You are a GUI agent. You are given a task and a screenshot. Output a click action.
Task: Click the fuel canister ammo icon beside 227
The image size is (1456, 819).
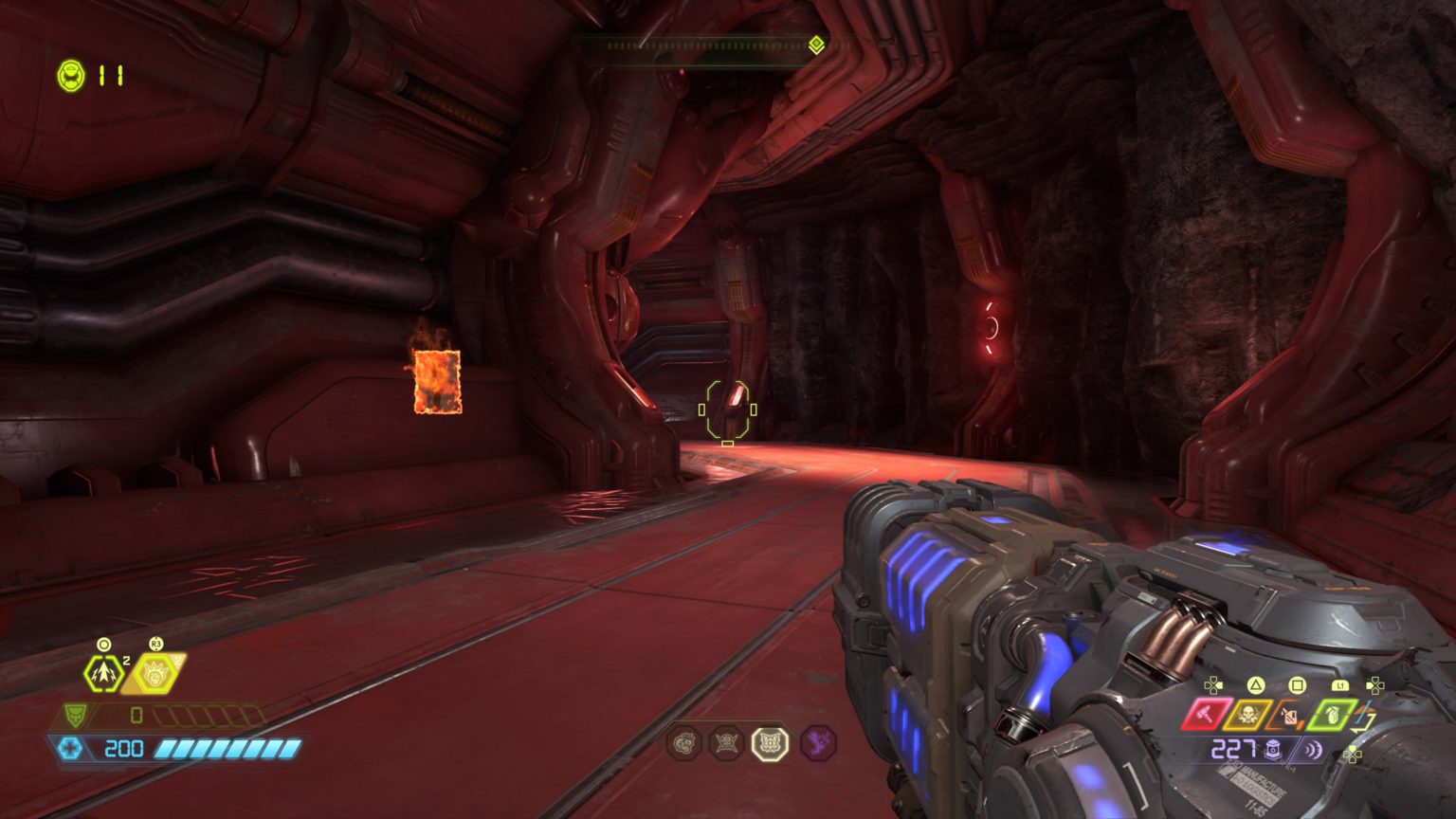coord(1272,748)
